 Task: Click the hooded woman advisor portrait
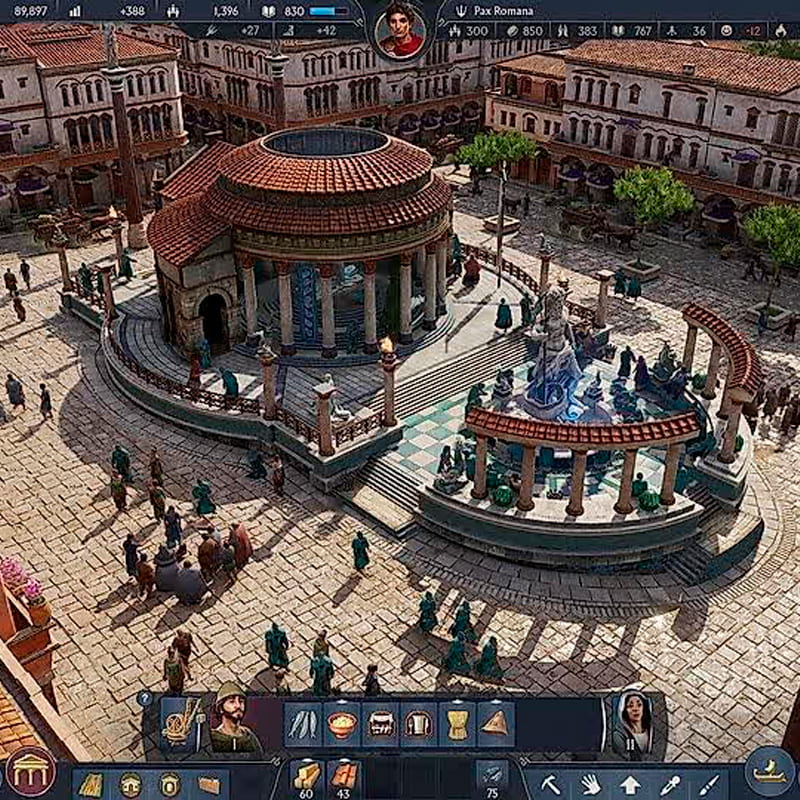[x=631, y=722]
